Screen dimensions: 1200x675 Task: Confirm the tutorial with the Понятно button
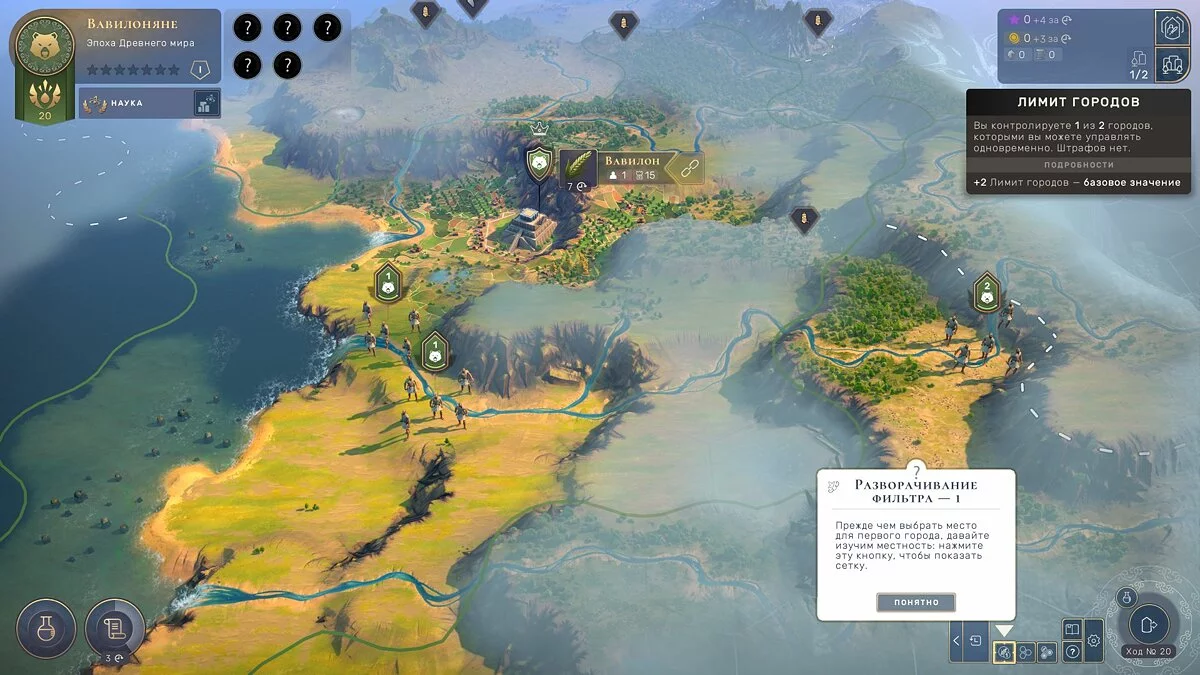point(916,602)
